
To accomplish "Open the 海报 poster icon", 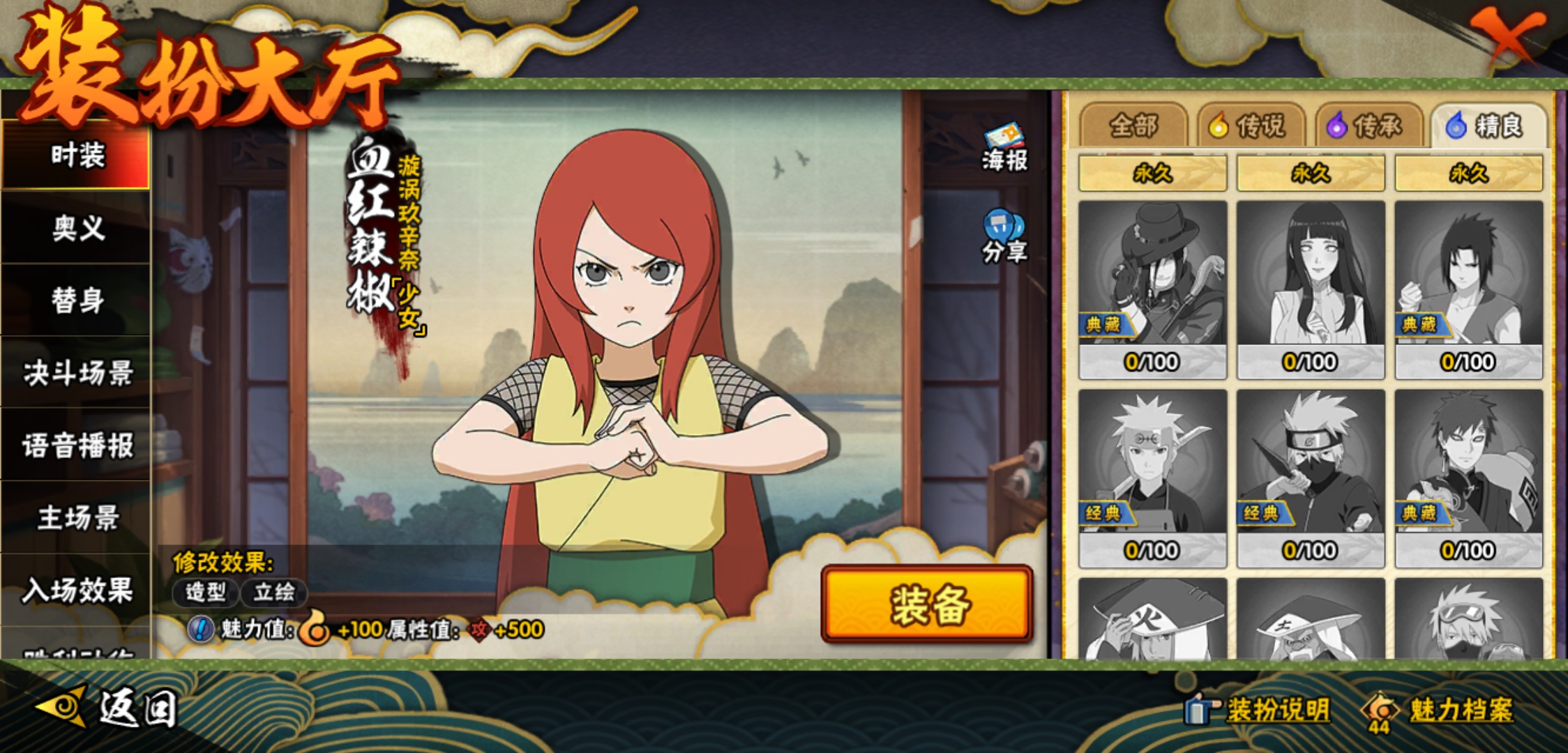I will click(1004, 148).
